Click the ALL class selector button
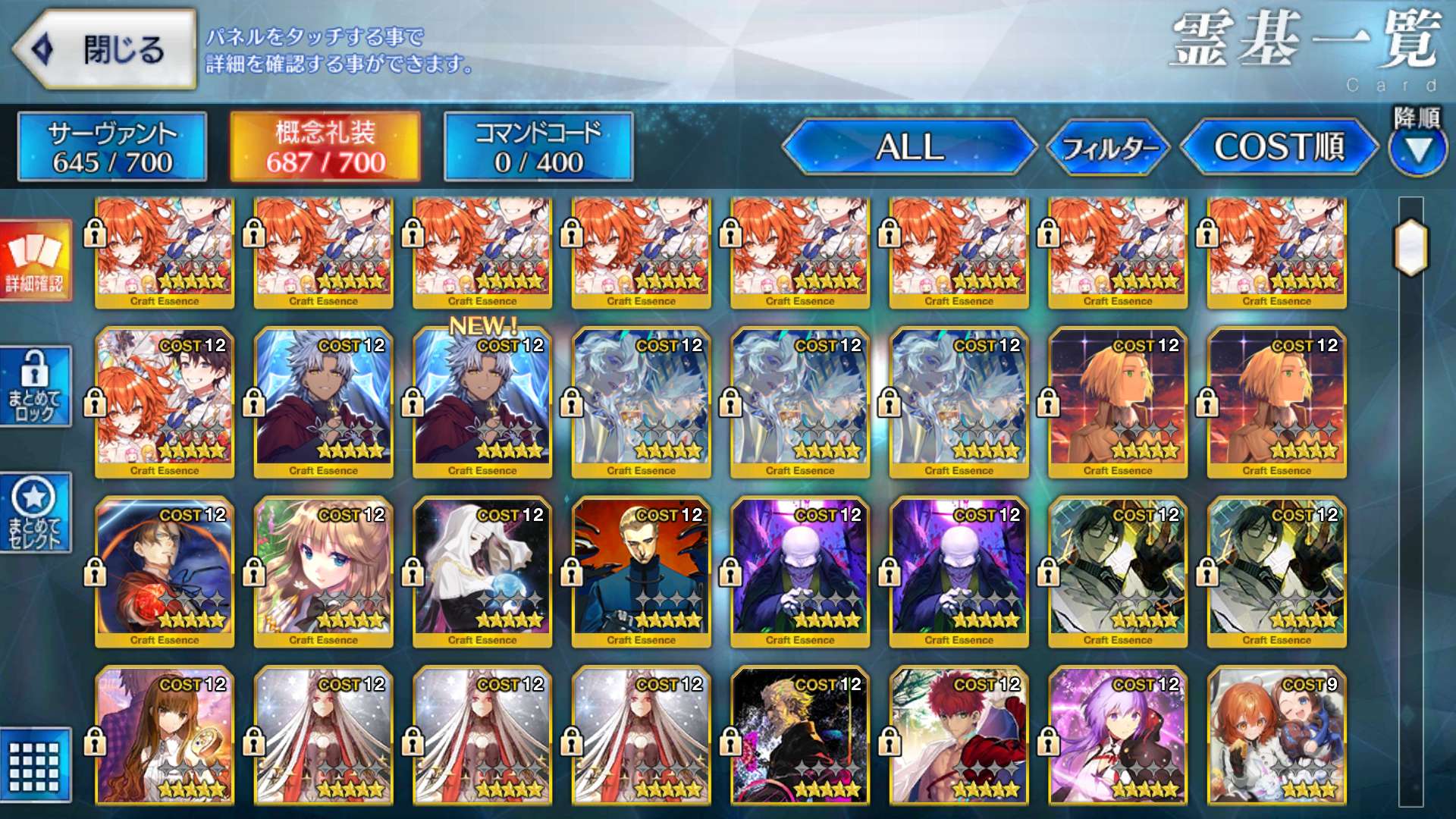Screen dimensions: 1456x819 tap(909, 147)
